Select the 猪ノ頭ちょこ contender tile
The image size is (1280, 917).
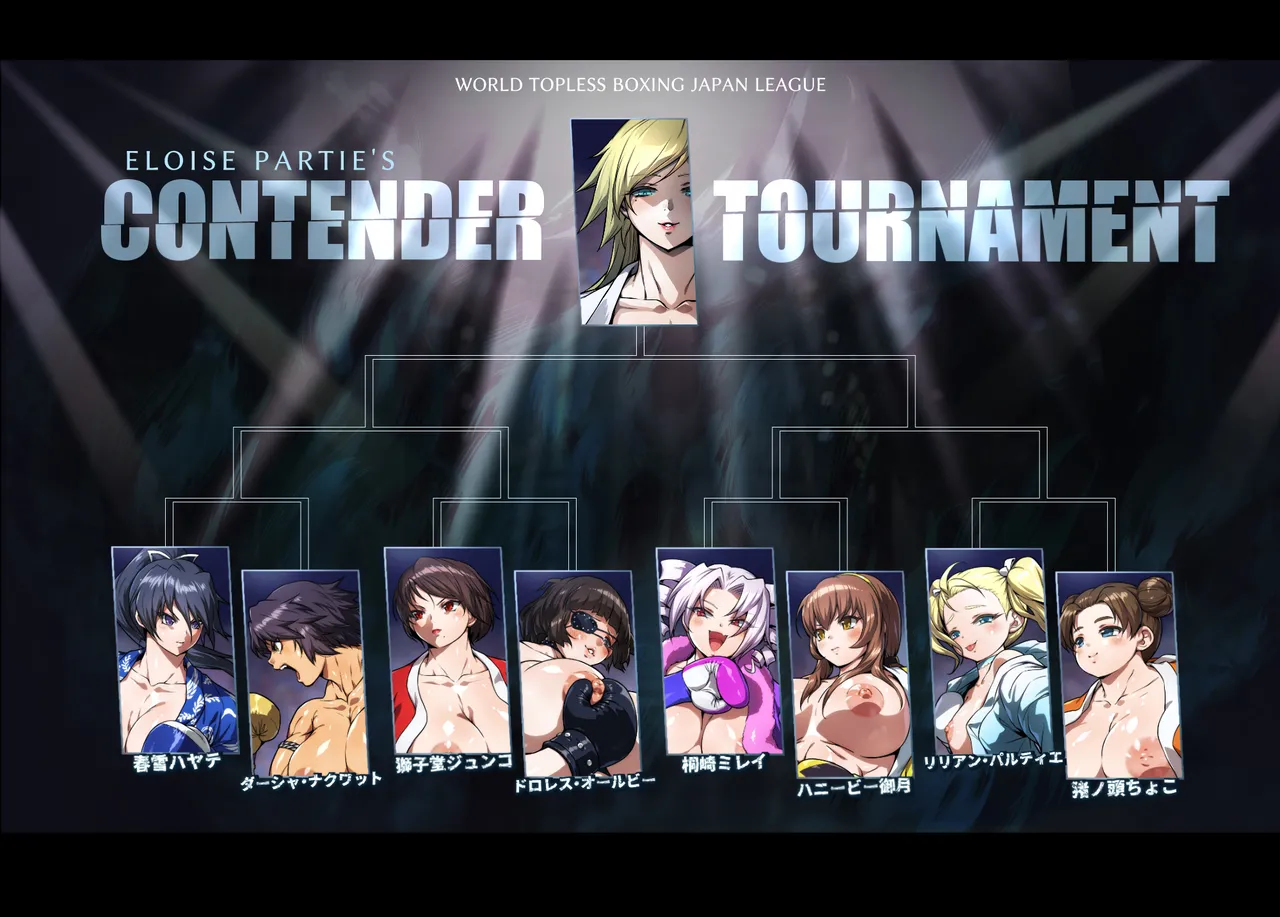[1118, 674]
